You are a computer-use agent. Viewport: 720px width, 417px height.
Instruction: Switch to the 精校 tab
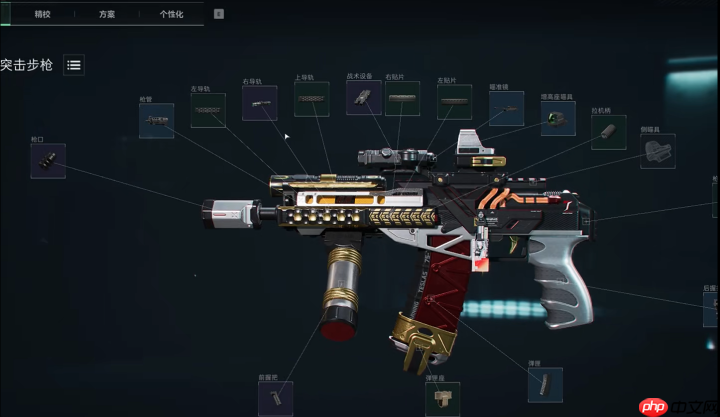click(x=42, y=14)
